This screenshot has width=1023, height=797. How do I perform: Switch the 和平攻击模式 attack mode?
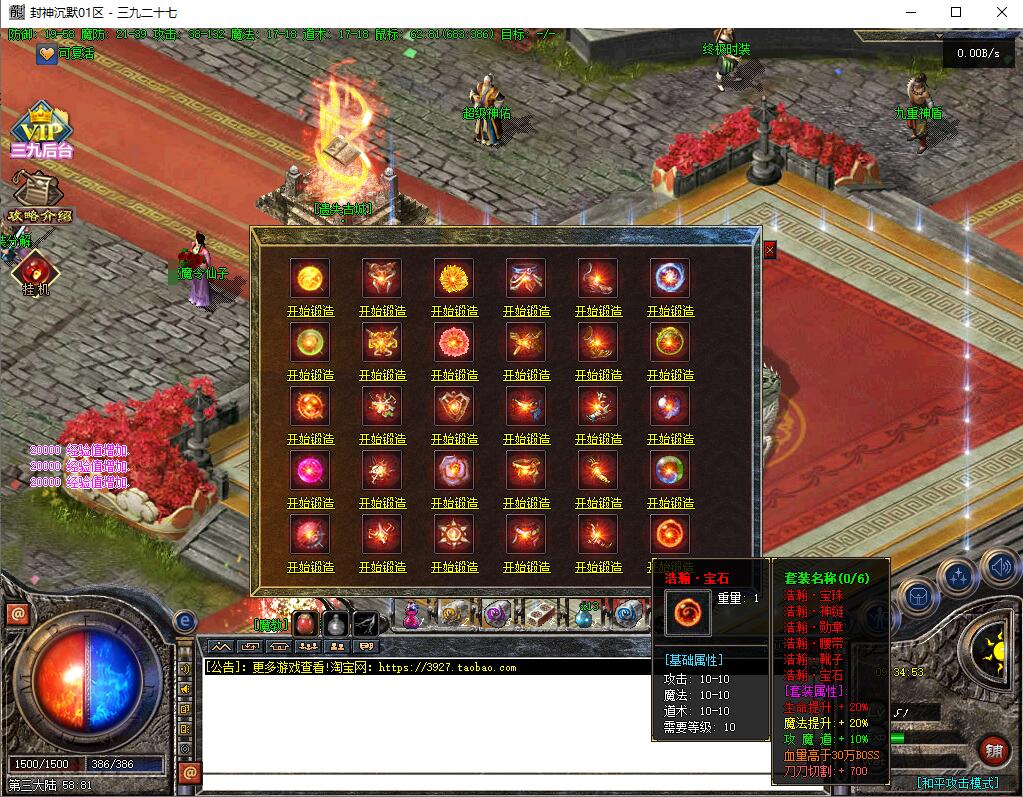point(957,783)
